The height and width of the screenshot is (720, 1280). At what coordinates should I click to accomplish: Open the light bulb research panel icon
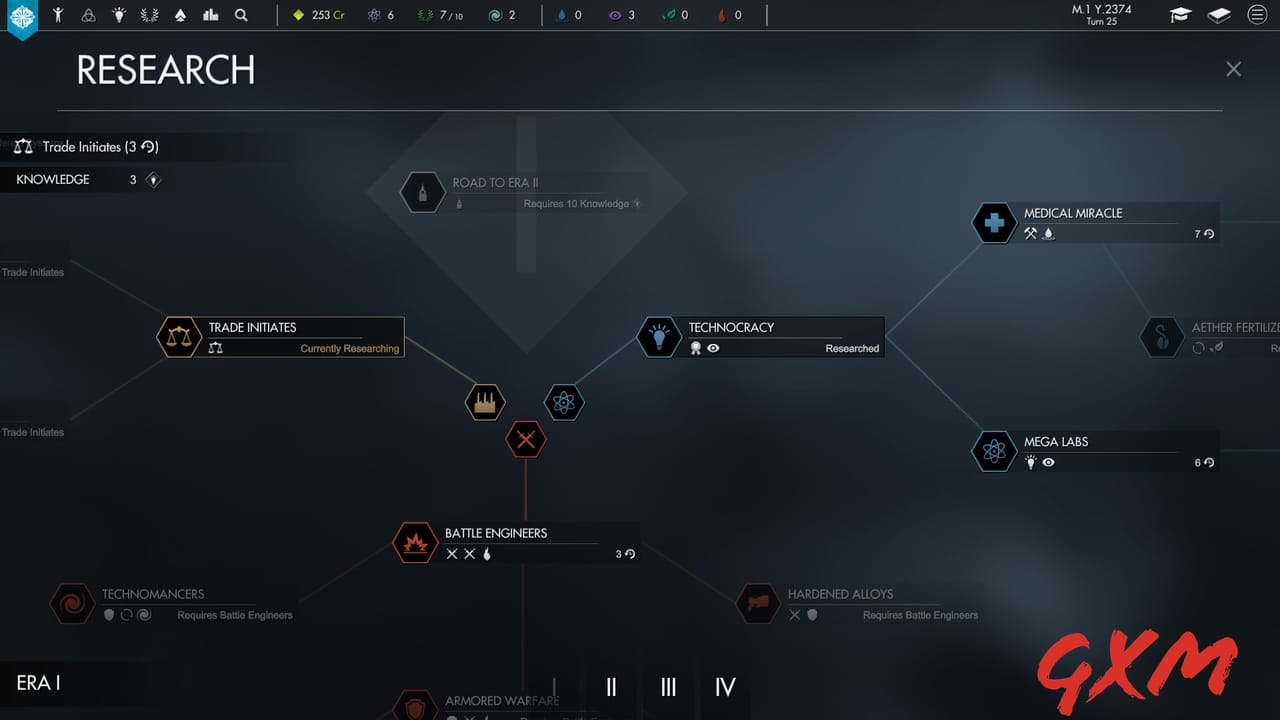(x=120, y=15)
